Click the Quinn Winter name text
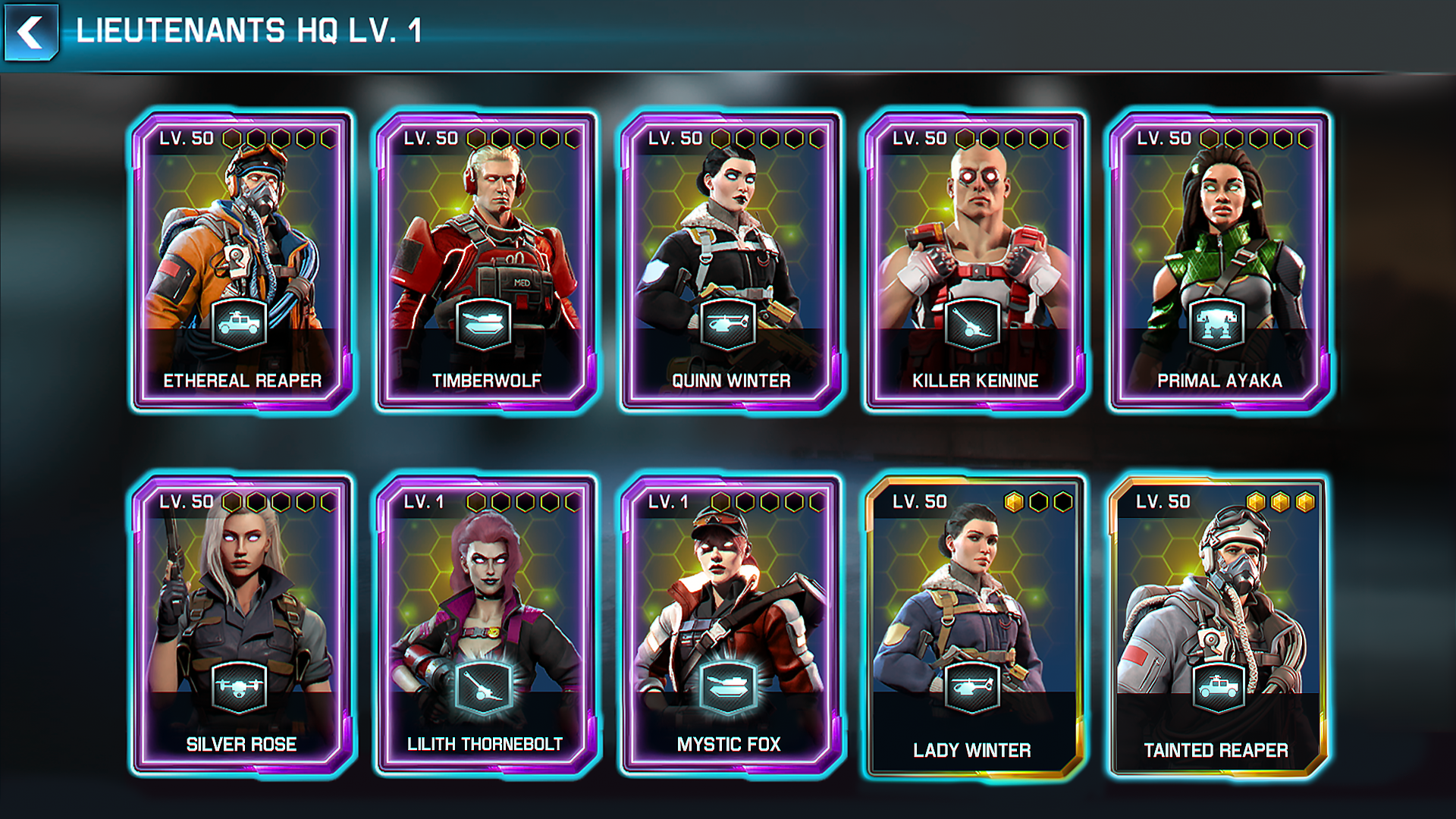 point(730,381)
